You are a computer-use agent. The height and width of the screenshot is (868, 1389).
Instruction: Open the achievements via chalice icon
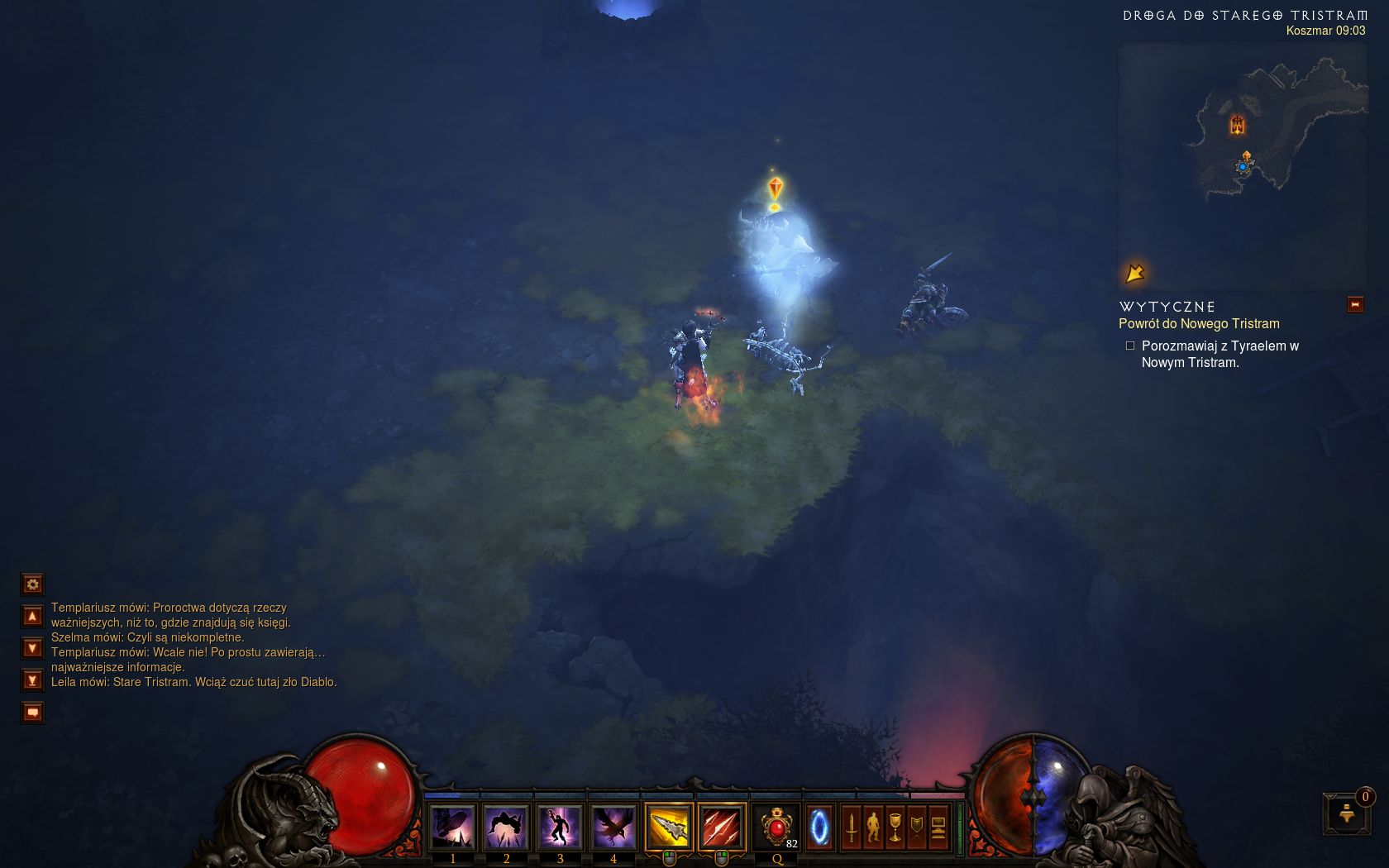(x=895, y=827)
